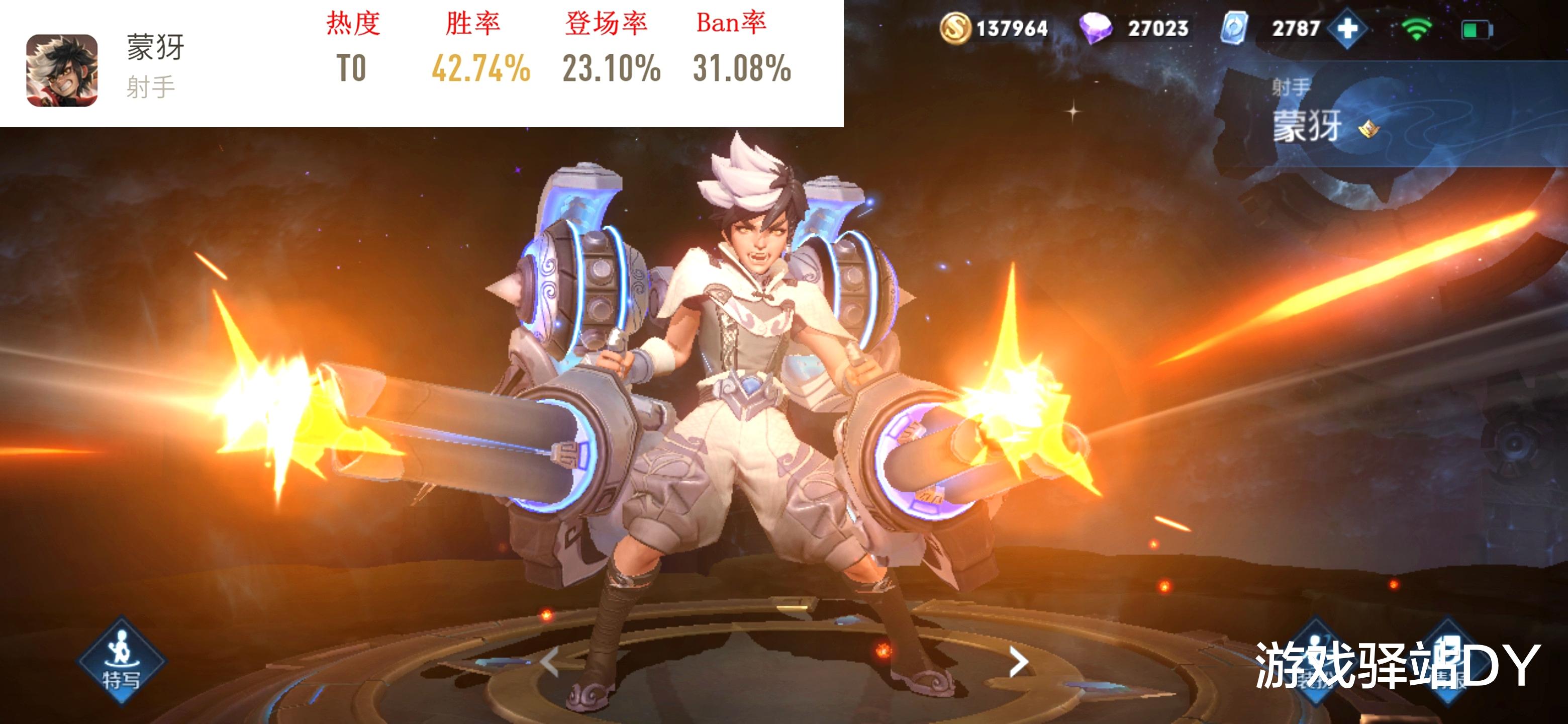Open the 装扮 diamond button with figure icon

(1315, 661)
